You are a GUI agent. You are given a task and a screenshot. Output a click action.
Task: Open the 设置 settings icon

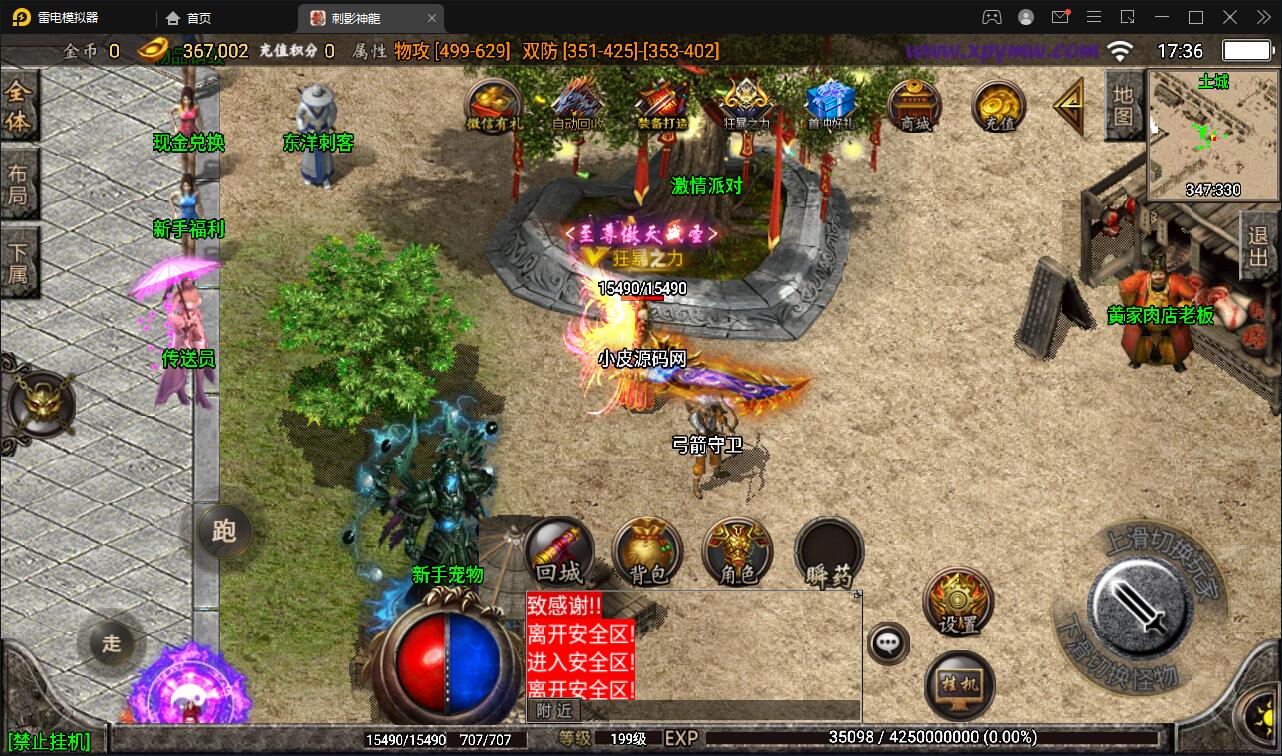958,600
